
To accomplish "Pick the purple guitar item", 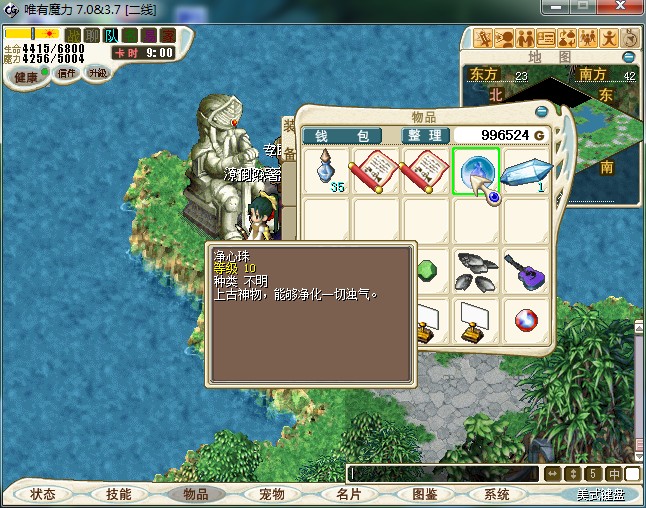I will pos(526,271).
